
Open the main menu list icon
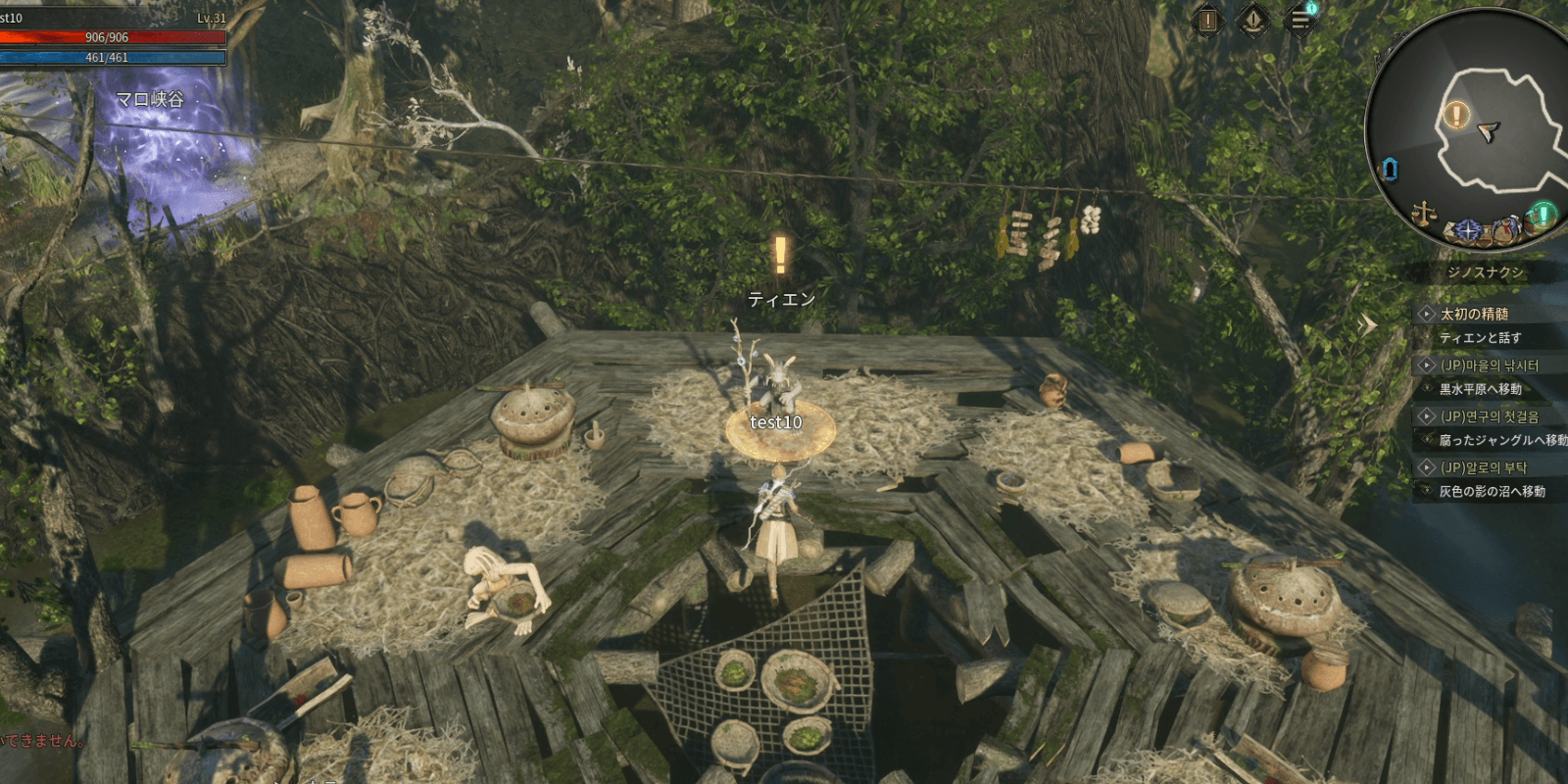coord(1299,20)
